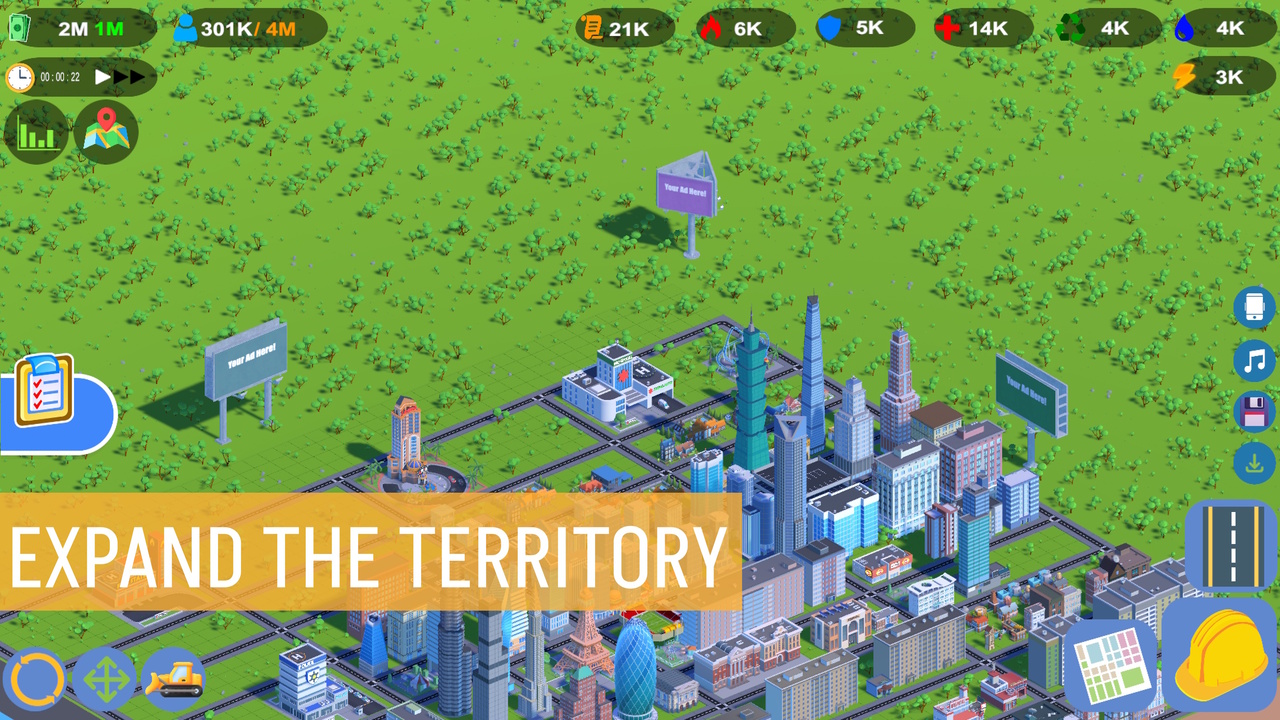
Task: Save the game with the floppy disk
Action: 1255,411
